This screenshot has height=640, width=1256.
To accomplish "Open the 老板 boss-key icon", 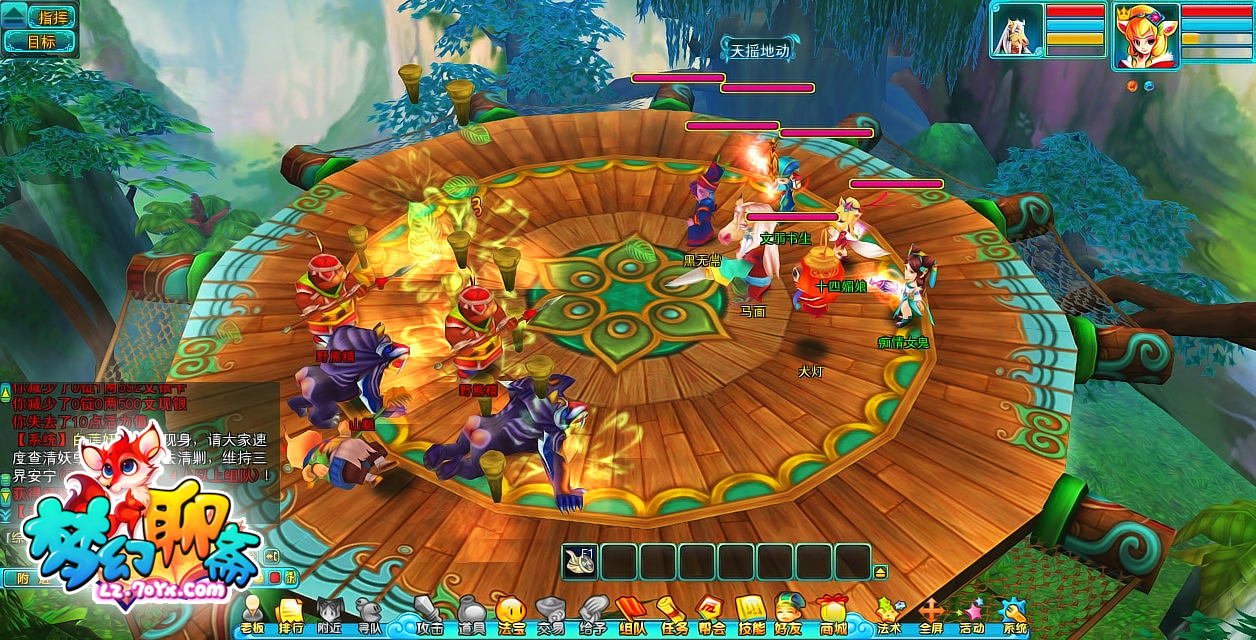I will click(252, 612).
